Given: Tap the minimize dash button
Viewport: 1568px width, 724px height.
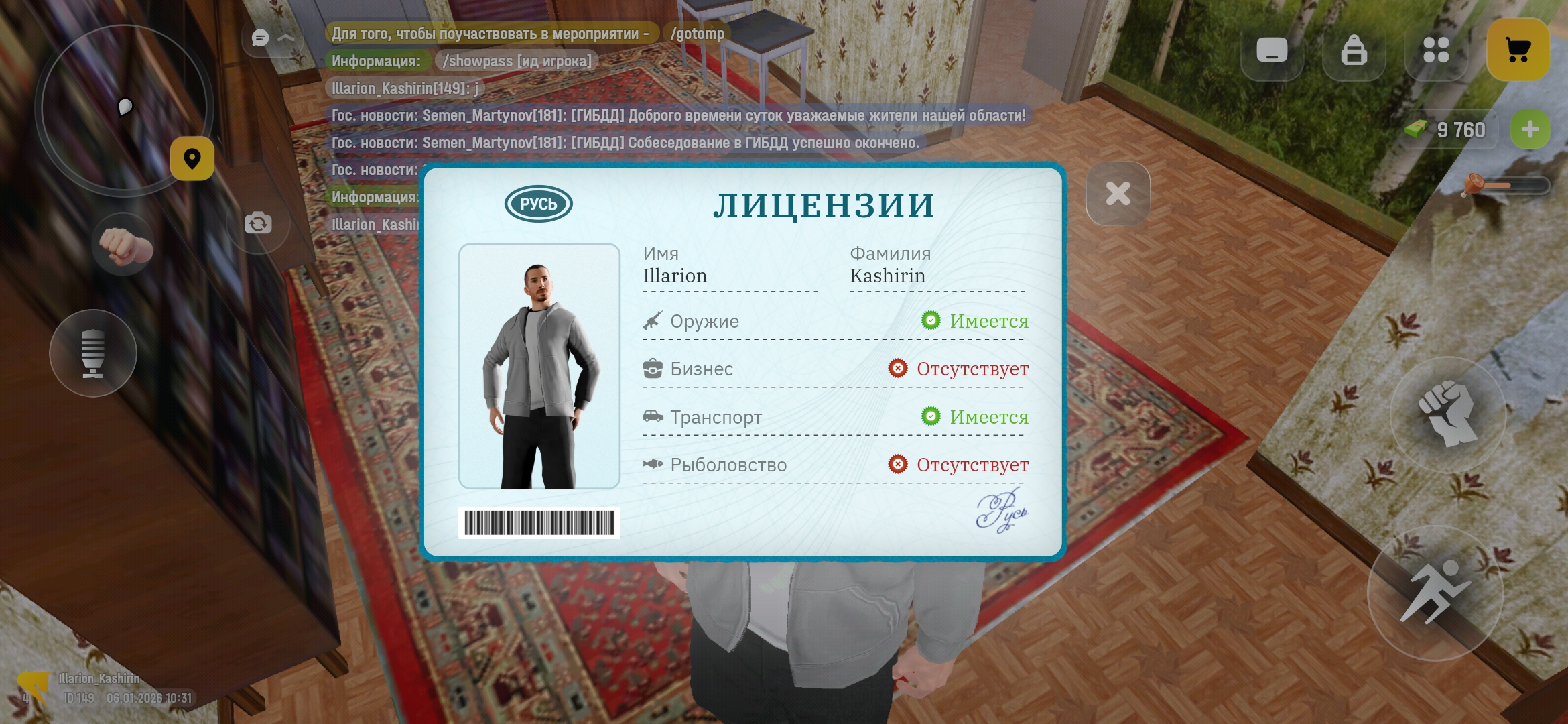Looking at the screenshot, I should [1272, 50].
